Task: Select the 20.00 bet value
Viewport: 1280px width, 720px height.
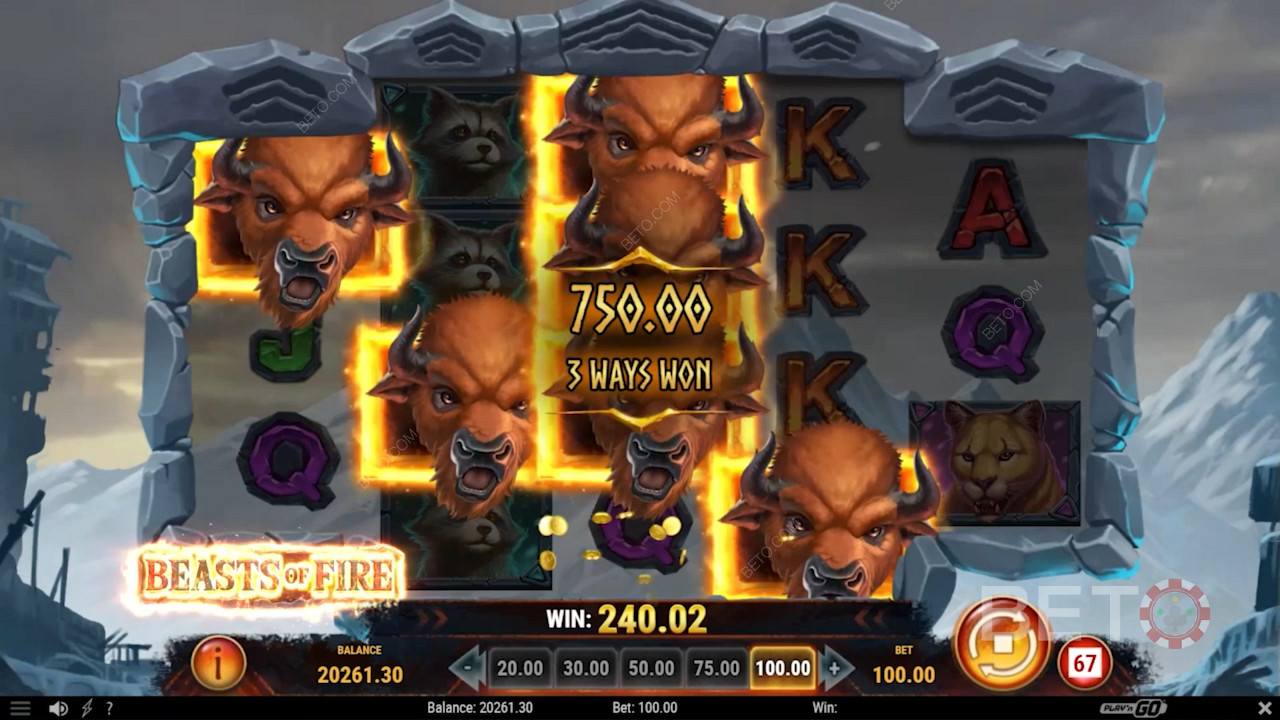Action: [x=520, y=668]
